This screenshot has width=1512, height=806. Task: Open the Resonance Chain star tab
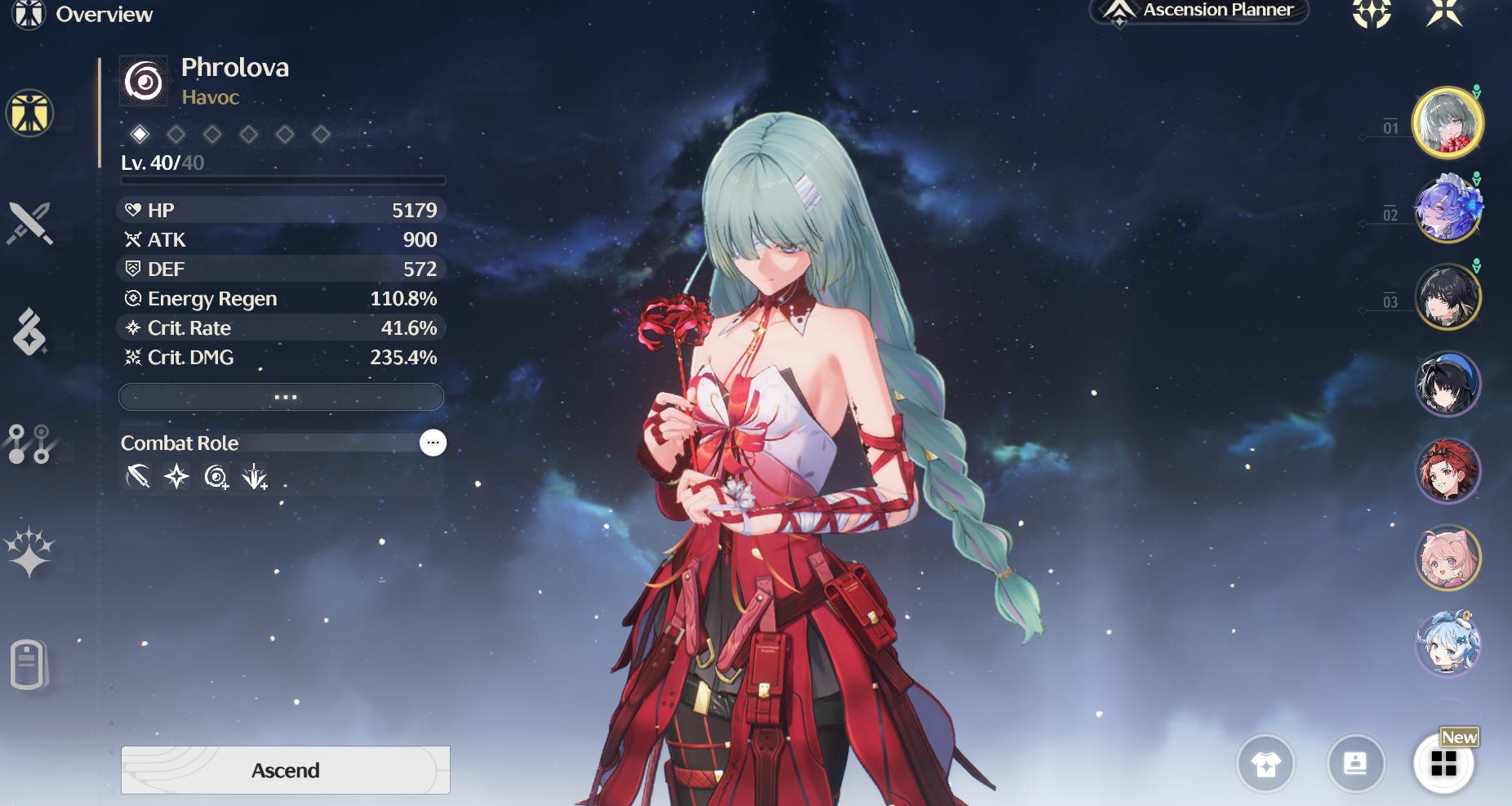coord(29,553)
